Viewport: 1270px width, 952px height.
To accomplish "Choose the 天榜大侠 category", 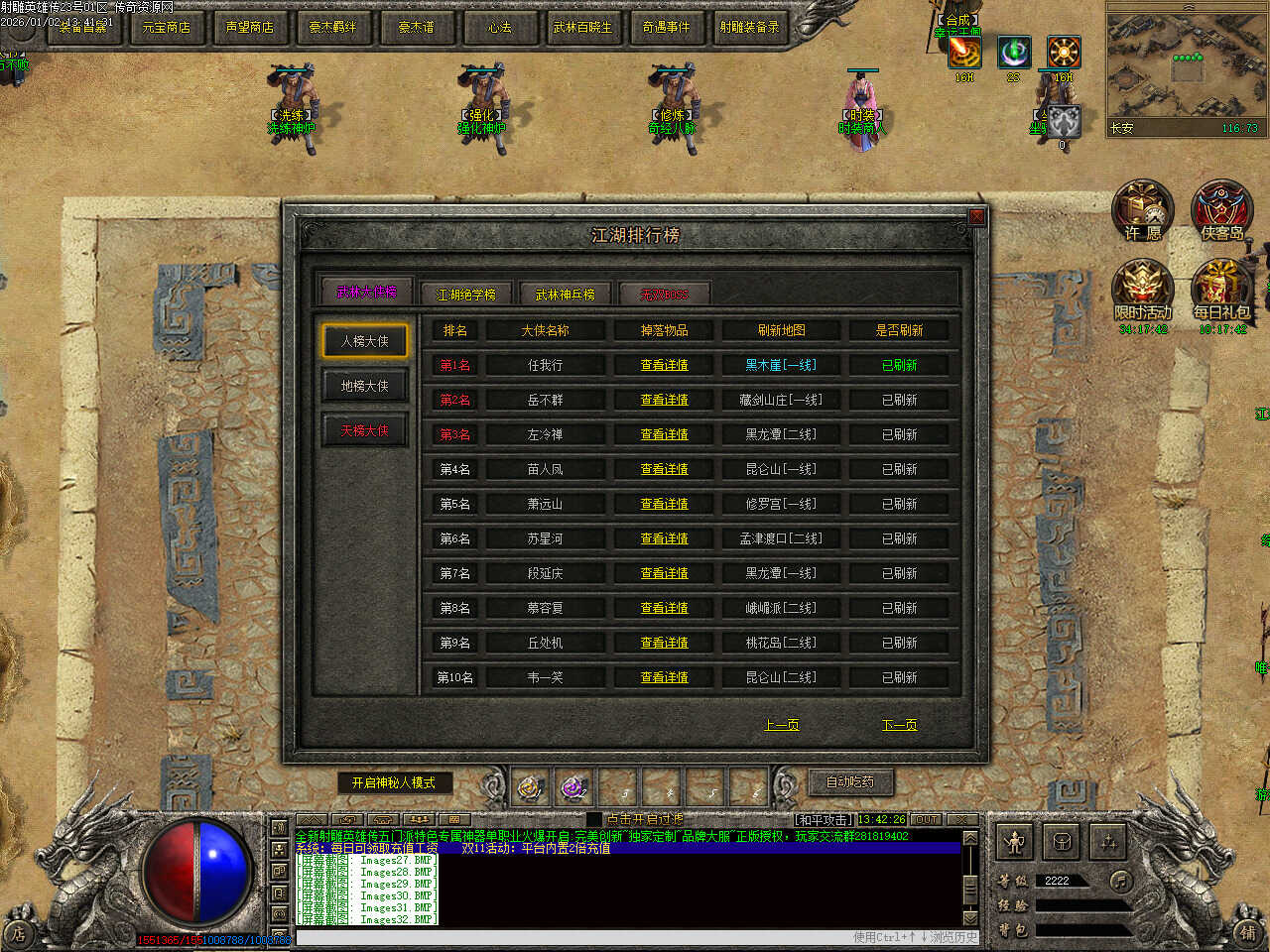I will (x=364, y=430).
